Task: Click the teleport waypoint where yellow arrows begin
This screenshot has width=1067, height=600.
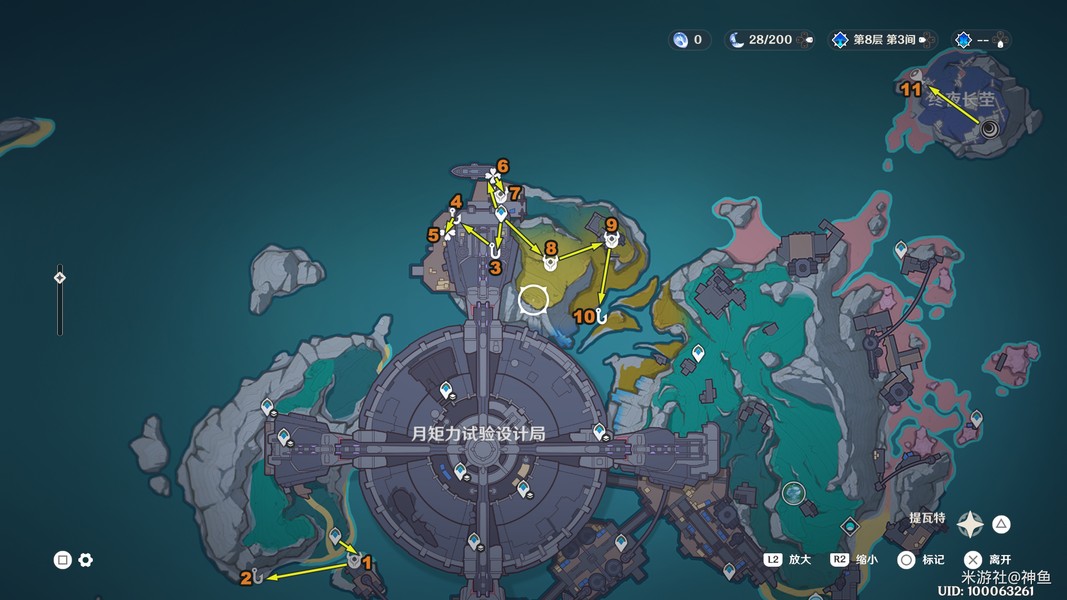Action: tap(501, 214)
